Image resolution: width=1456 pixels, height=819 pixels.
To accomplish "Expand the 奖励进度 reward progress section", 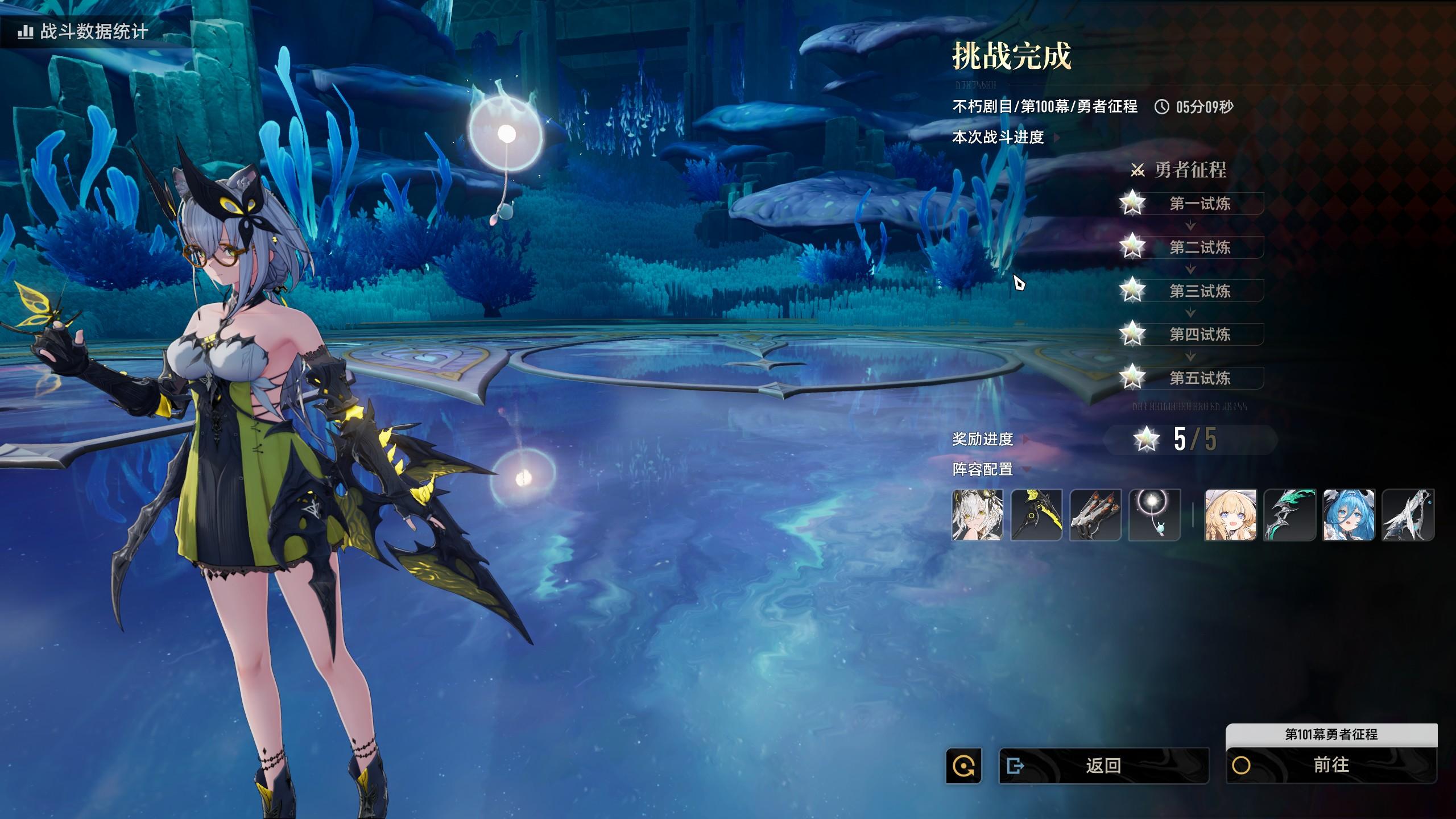I will (1026, 439).
